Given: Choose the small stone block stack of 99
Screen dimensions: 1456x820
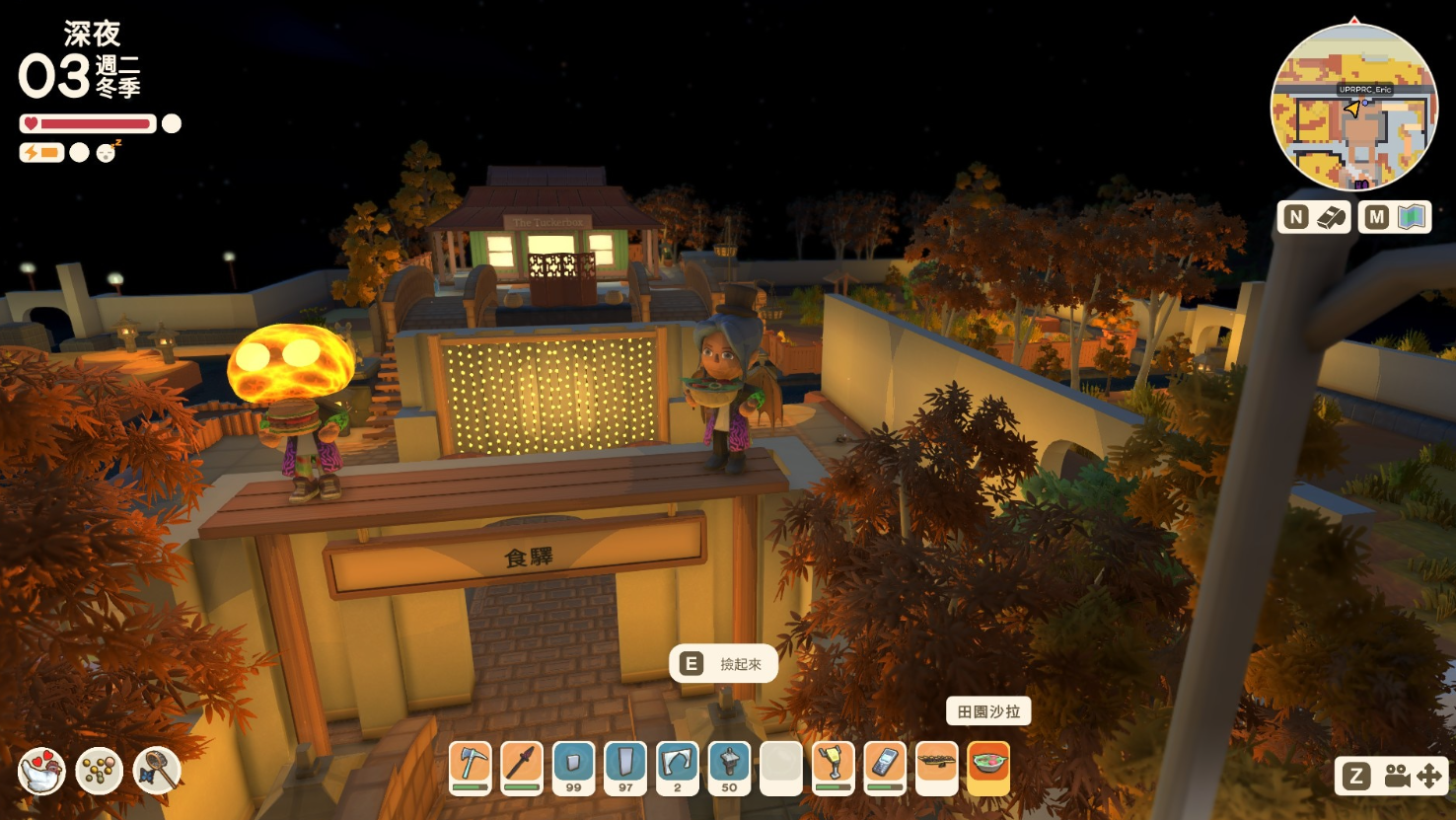Looking at the screenshot, I should tap(573, 767).
